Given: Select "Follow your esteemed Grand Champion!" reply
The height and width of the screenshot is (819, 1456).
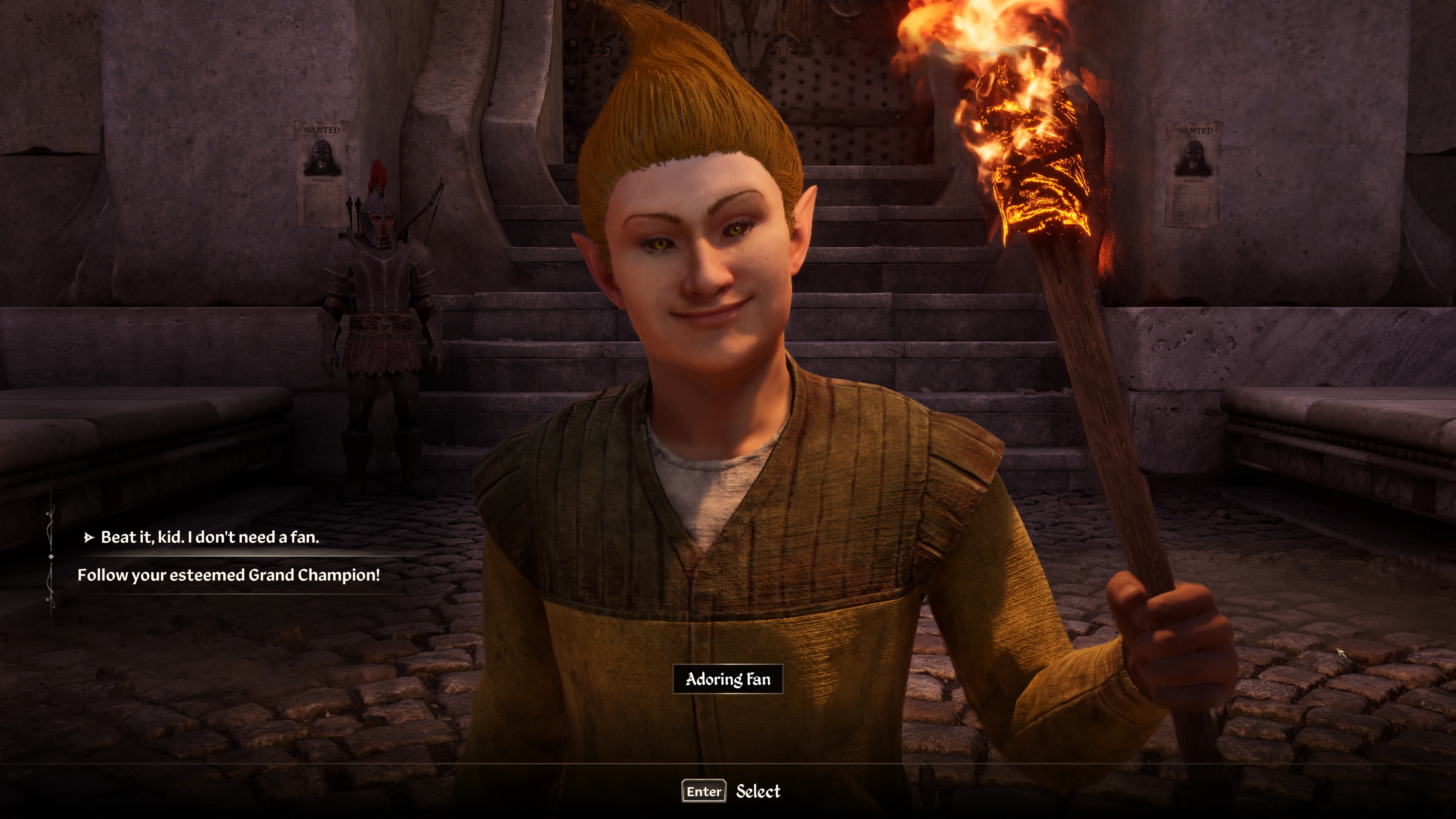Looking at the screenshot, I should (x=228, y=575).
